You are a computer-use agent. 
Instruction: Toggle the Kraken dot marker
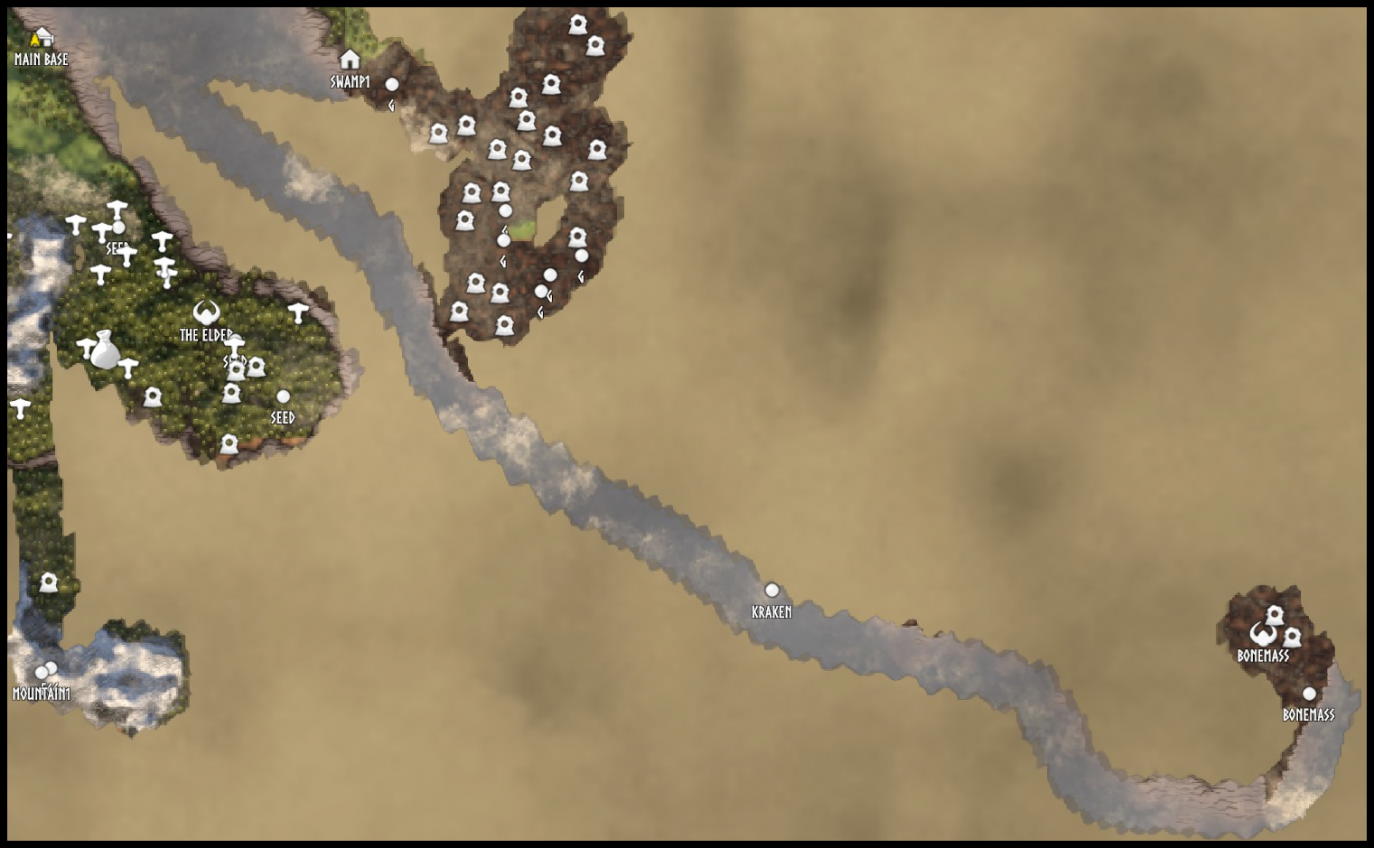coord(771,590)
